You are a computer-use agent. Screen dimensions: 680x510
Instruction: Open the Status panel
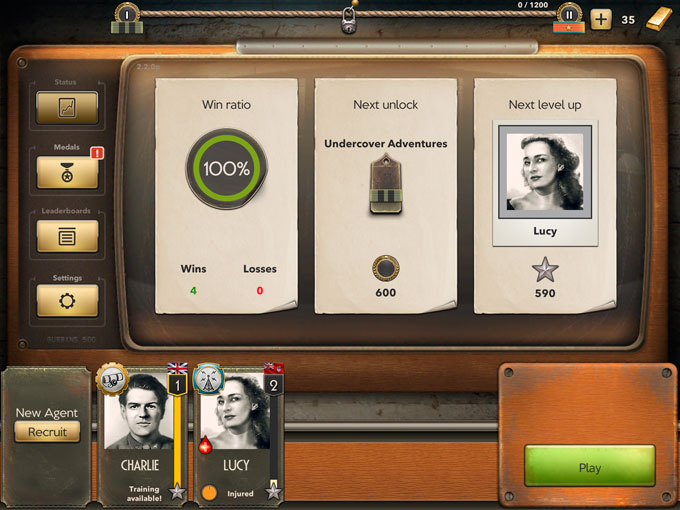click(67, 108)
